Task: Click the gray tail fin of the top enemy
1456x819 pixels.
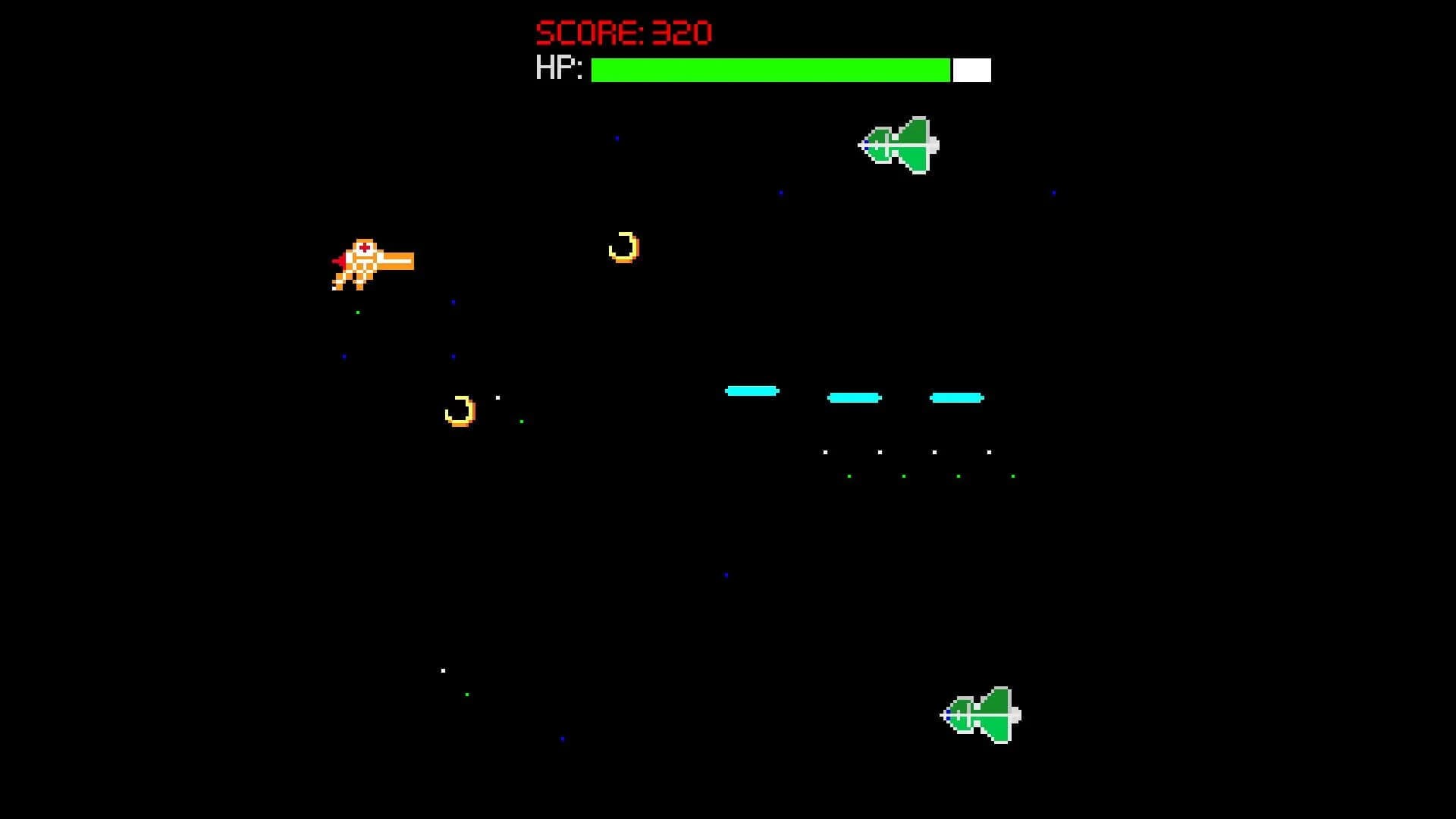Action: coord(933,144)
